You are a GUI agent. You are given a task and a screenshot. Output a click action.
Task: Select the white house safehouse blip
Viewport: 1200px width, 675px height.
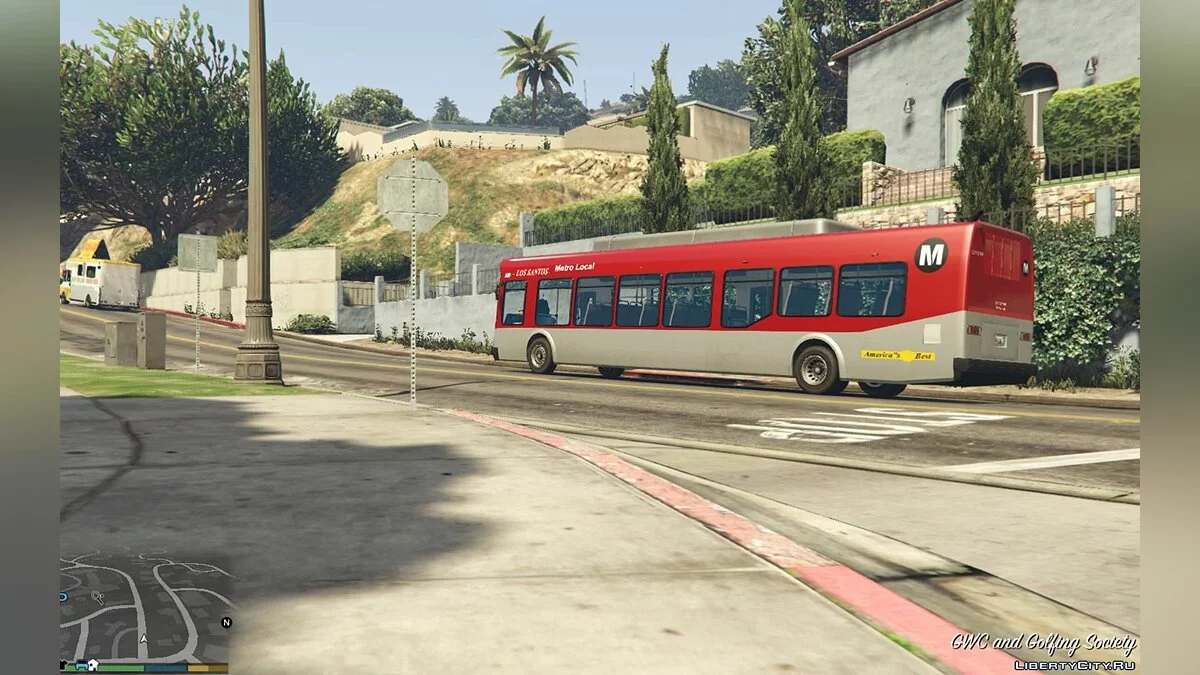click(93, 664)
